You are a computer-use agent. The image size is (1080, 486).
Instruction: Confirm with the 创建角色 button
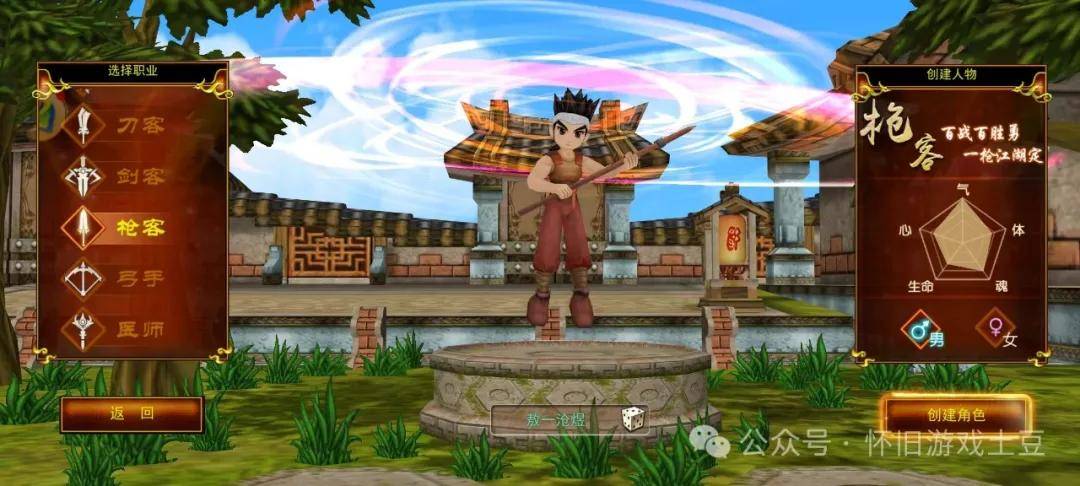[x=955, y=414]
